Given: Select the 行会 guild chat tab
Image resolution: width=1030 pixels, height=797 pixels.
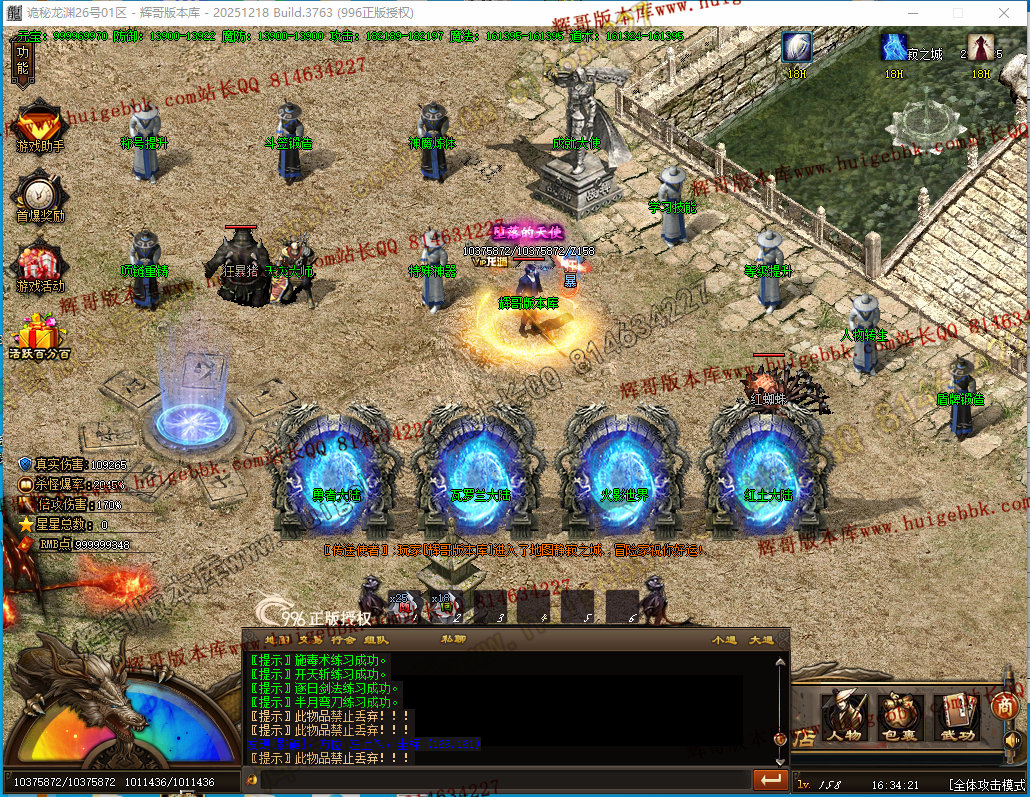Looking at the screenshot, I should pyautogui.click(x=343, y=638).
